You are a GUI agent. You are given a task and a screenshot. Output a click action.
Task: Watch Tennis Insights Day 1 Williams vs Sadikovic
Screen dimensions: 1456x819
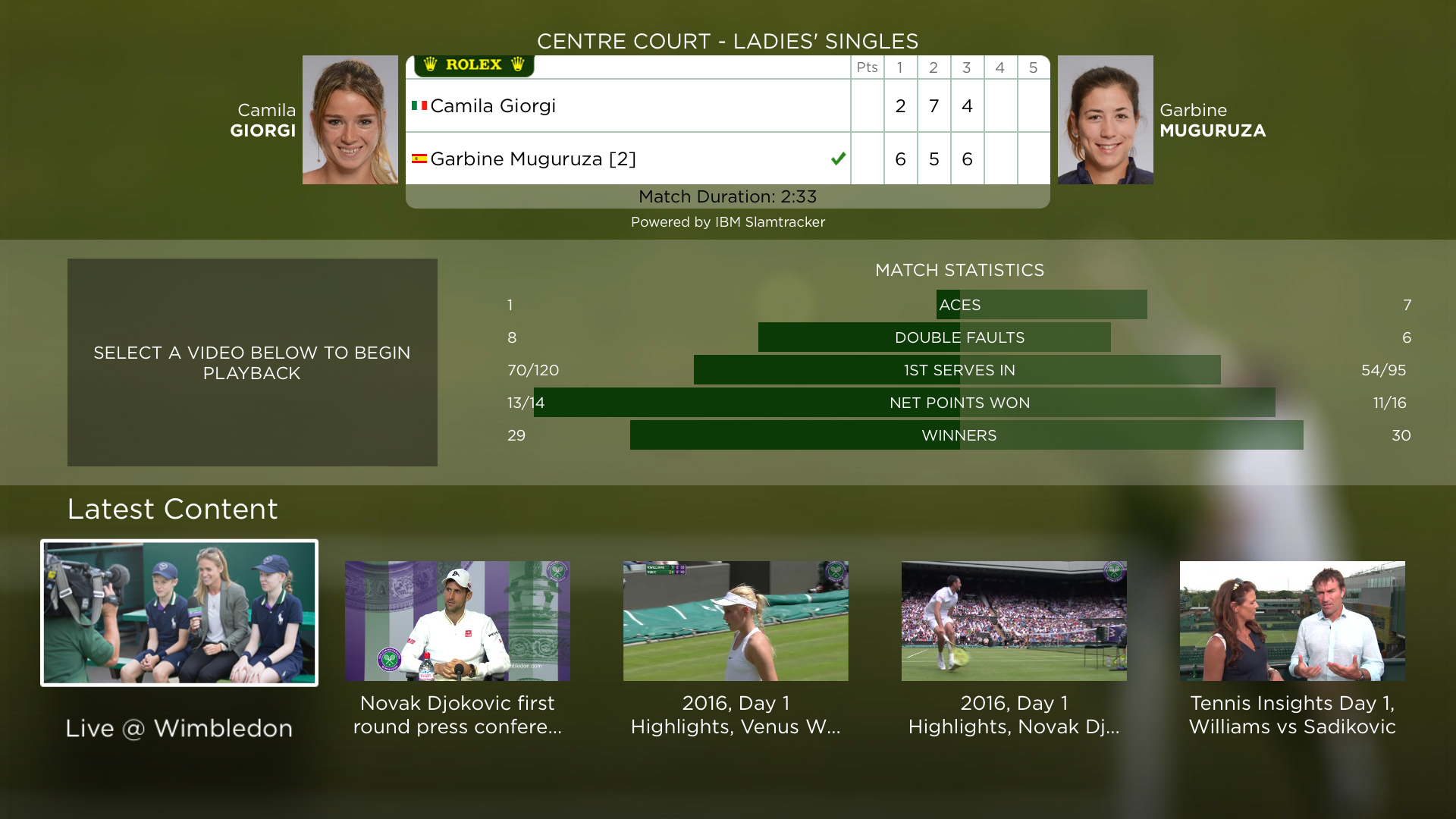[1292, 621]
